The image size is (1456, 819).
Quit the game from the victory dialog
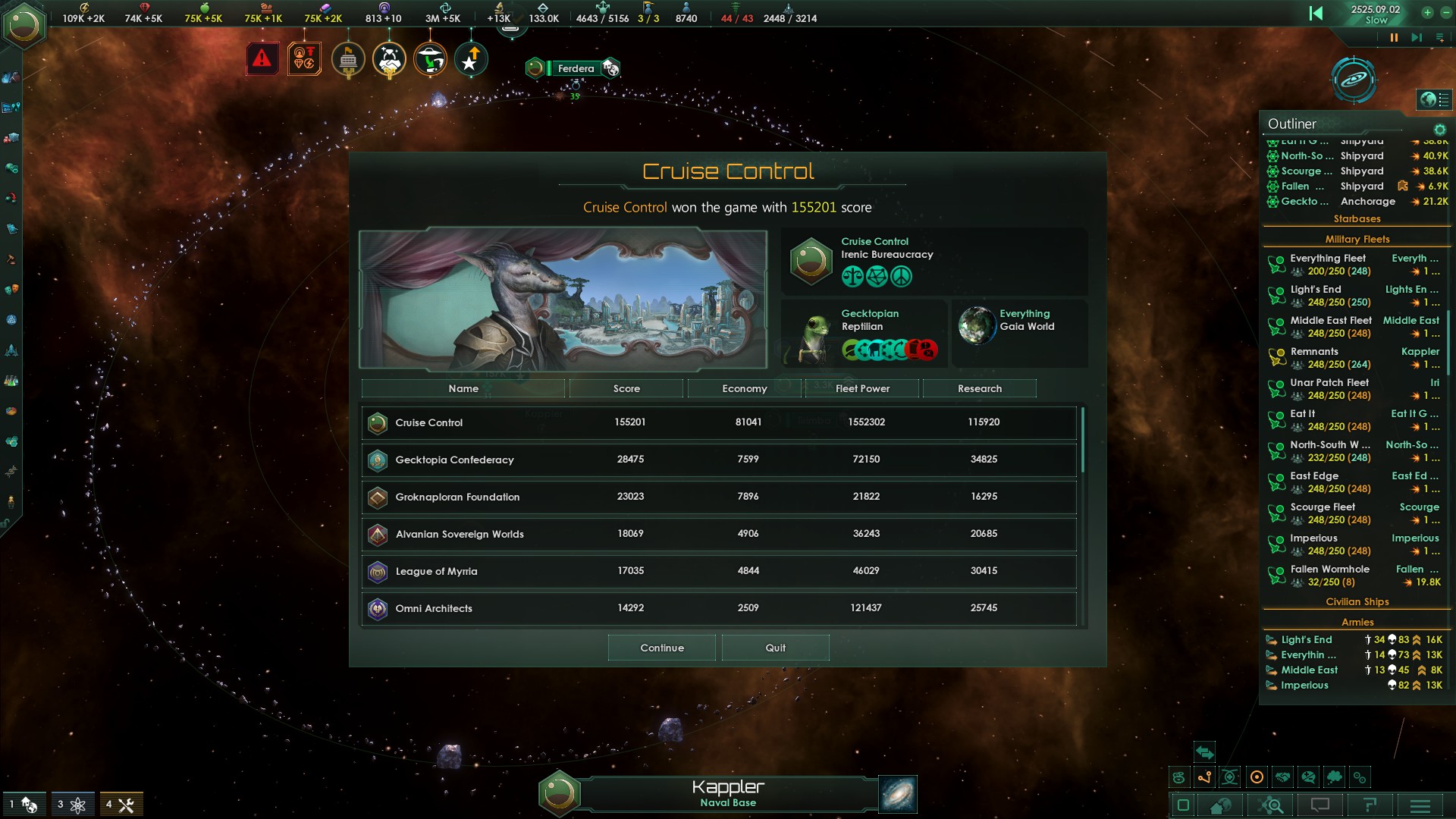(x=775, y=648)
